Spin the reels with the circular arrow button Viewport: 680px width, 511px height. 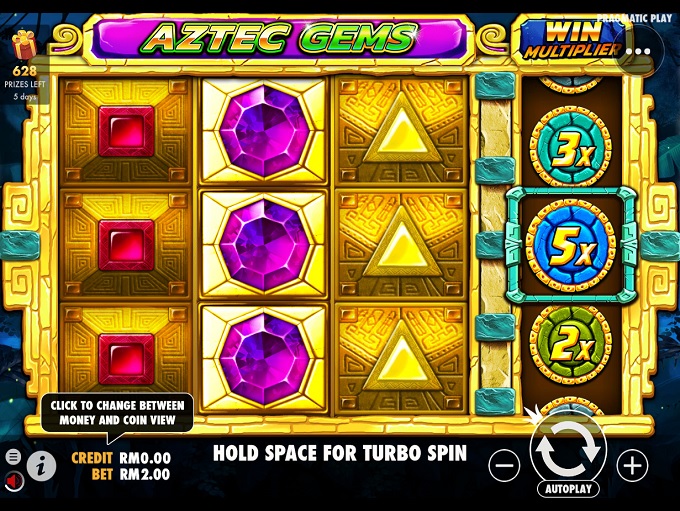(x=568, y=449)
